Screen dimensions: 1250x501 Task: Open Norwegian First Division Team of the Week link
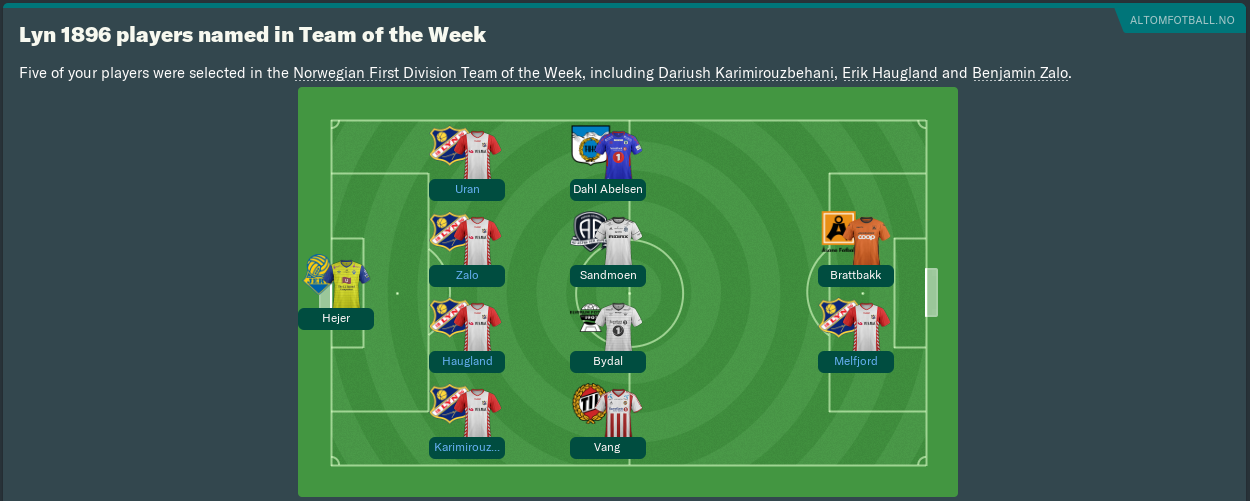pyautogui.click(x=439, y=73)
